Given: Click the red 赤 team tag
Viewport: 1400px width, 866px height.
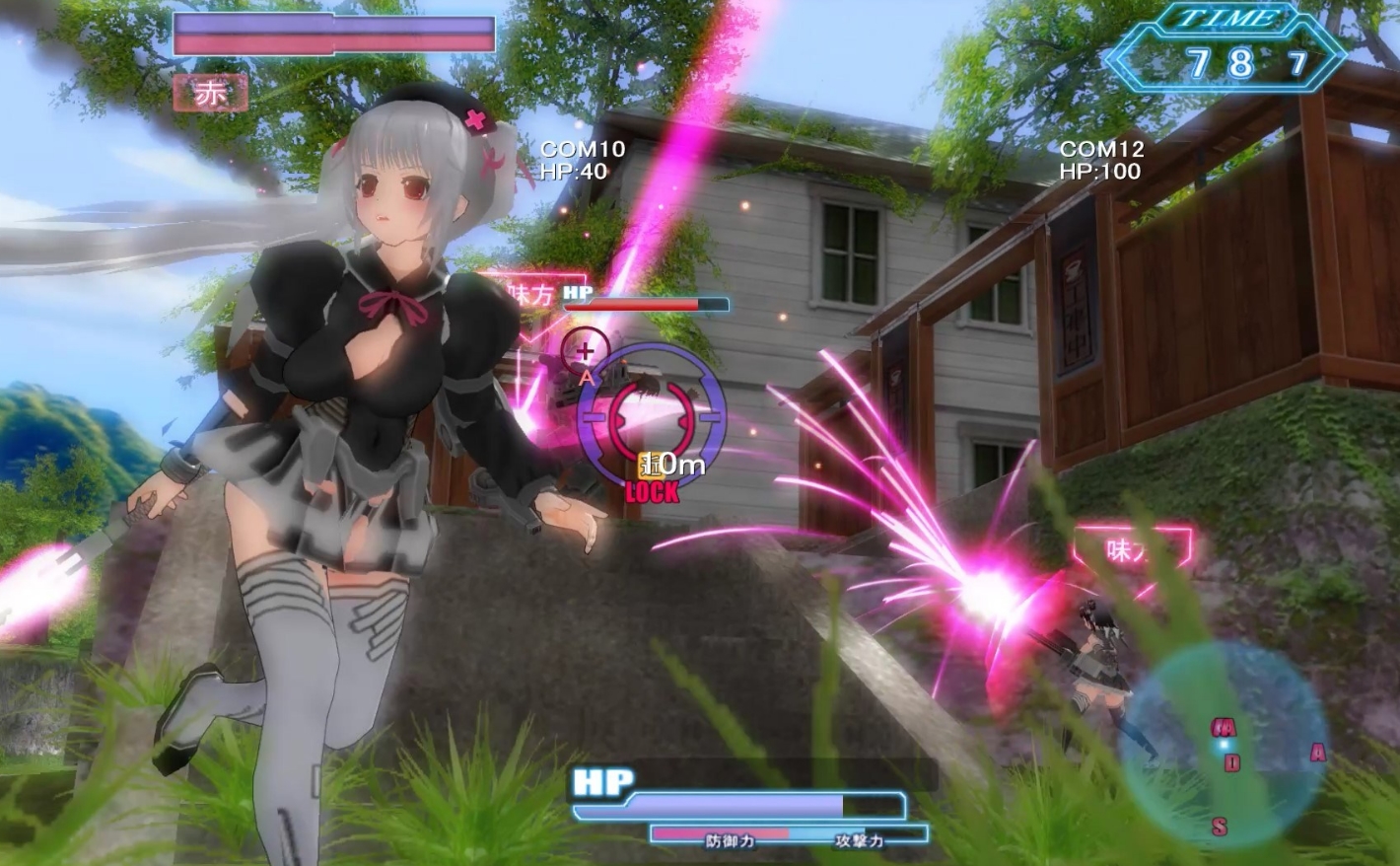Looking at the screenshot, I should click(x=210, y=95).
